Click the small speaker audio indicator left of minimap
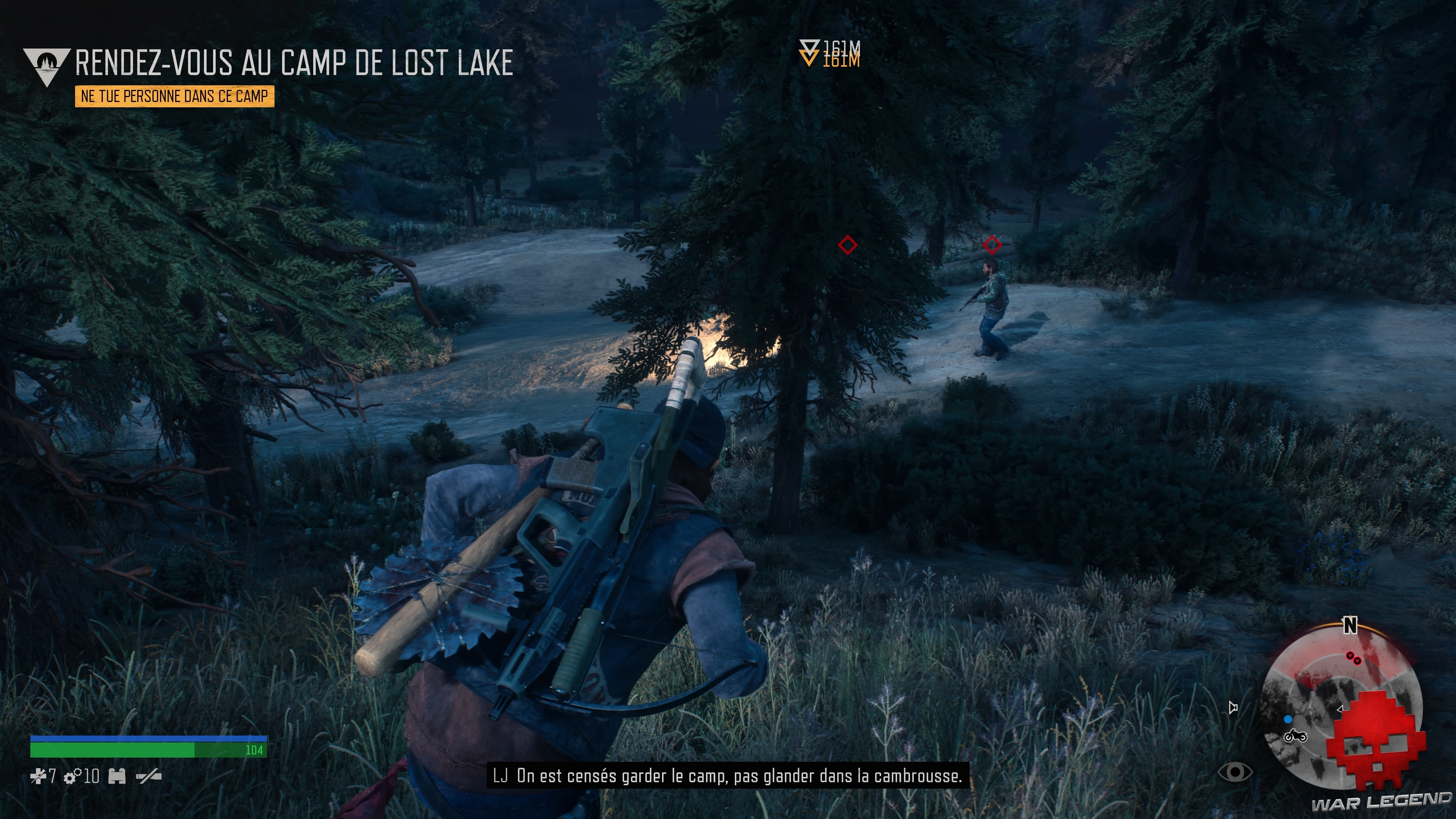This screenshot has height=819, width=1456. pyautogui.click(x=1233, y=707)
